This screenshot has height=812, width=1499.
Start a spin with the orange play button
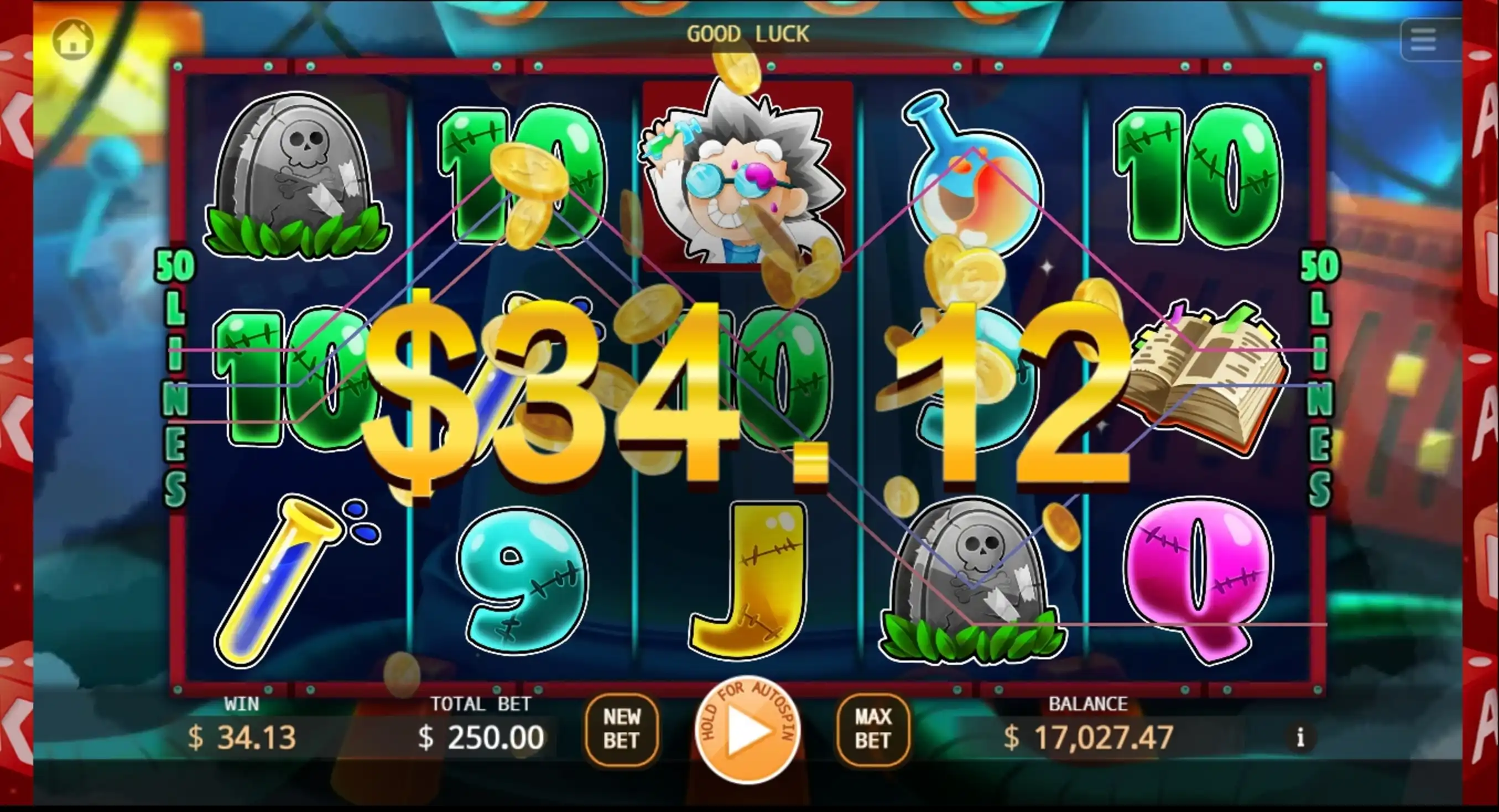748,731
